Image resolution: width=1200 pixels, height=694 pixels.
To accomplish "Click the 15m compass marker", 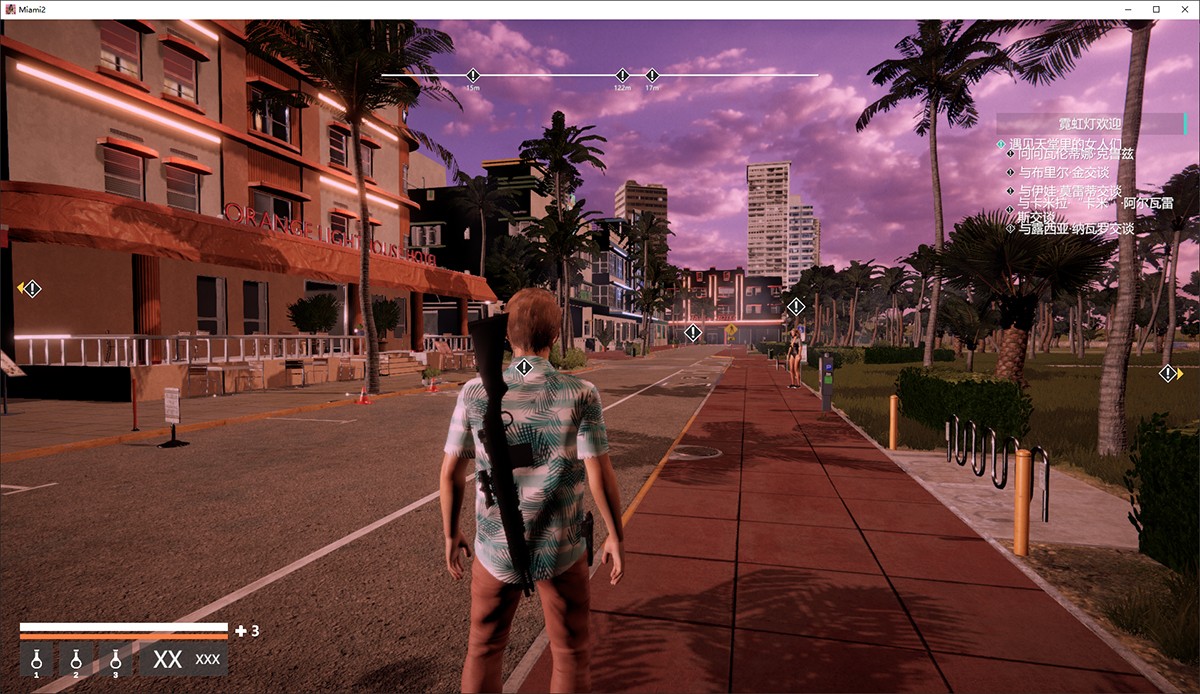I will 473,76.
